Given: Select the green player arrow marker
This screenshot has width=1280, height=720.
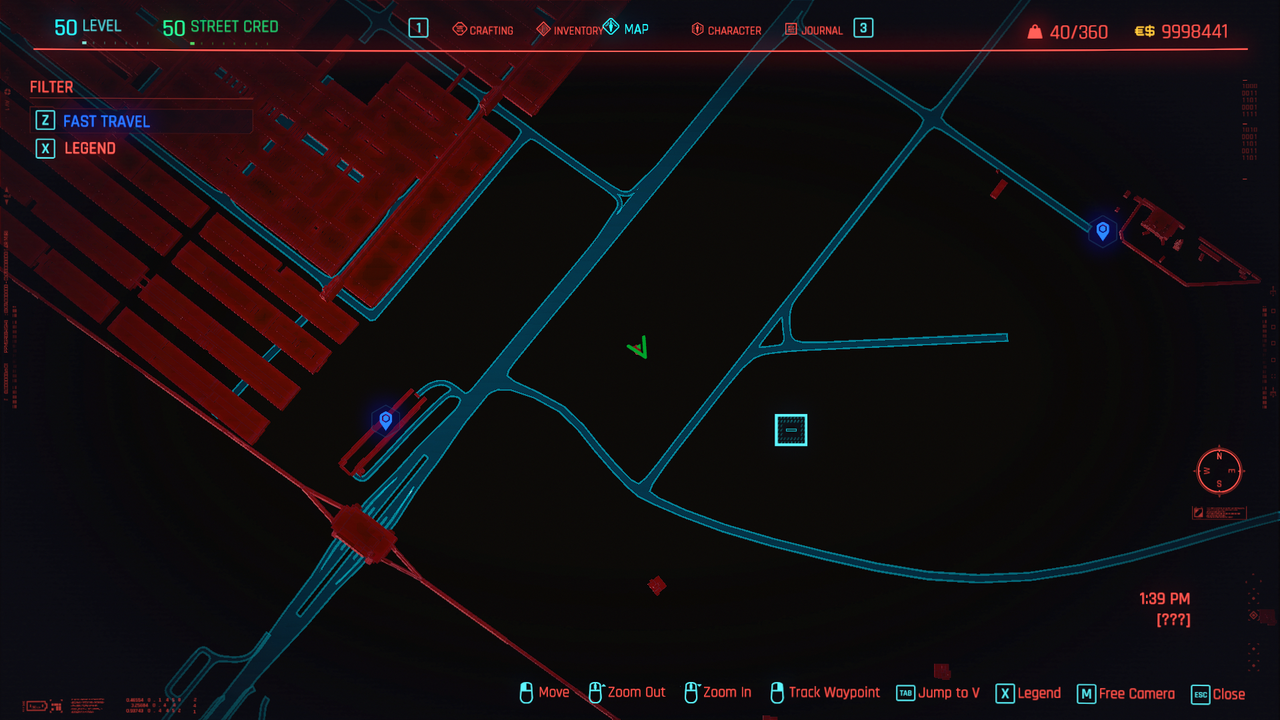Looking at the screenshot, I should pyautogui.click(x=639, y=348).
